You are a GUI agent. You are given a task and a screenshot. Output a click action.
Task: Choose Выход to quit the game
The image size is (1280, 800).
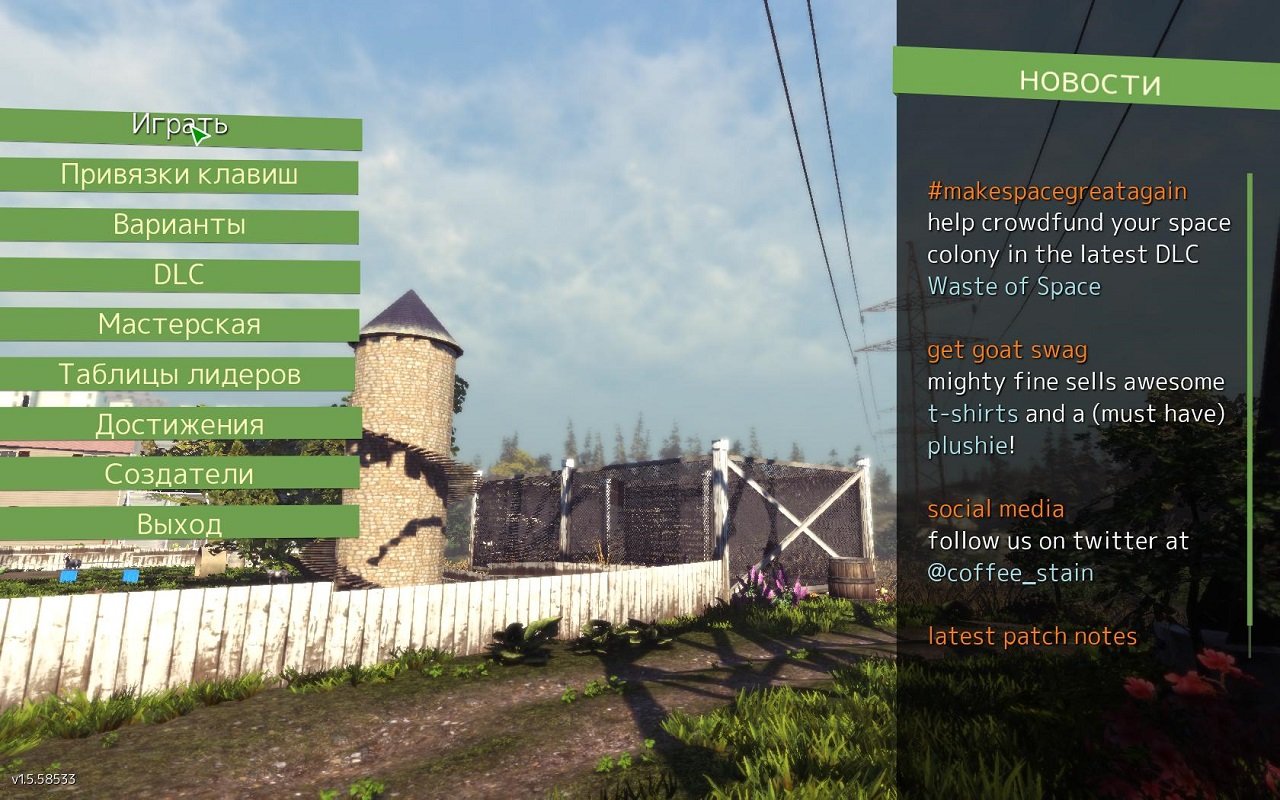[180, 523]
